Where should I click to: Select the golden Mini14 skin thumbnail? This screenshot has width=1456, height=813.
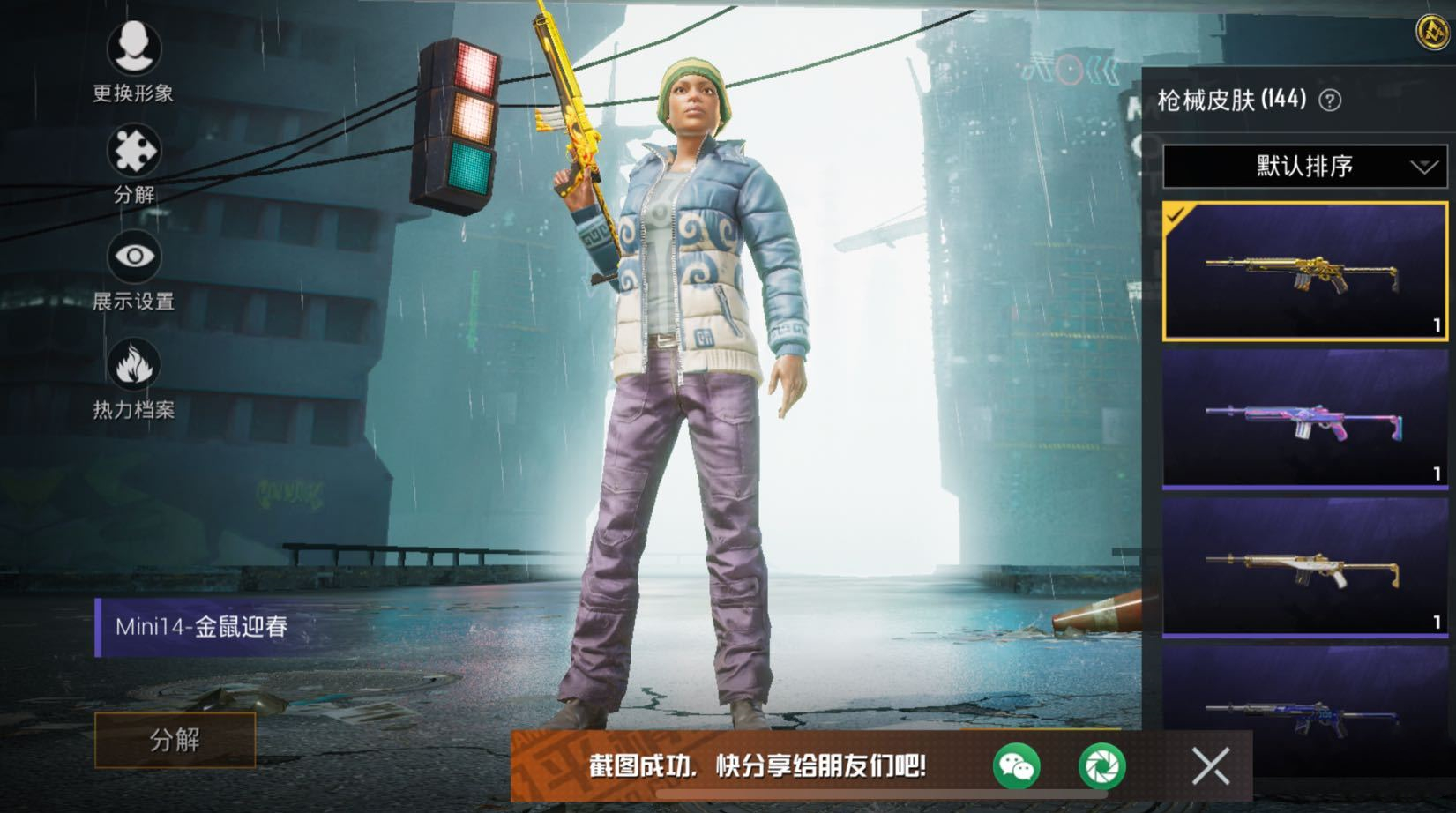pos(1304,271)
